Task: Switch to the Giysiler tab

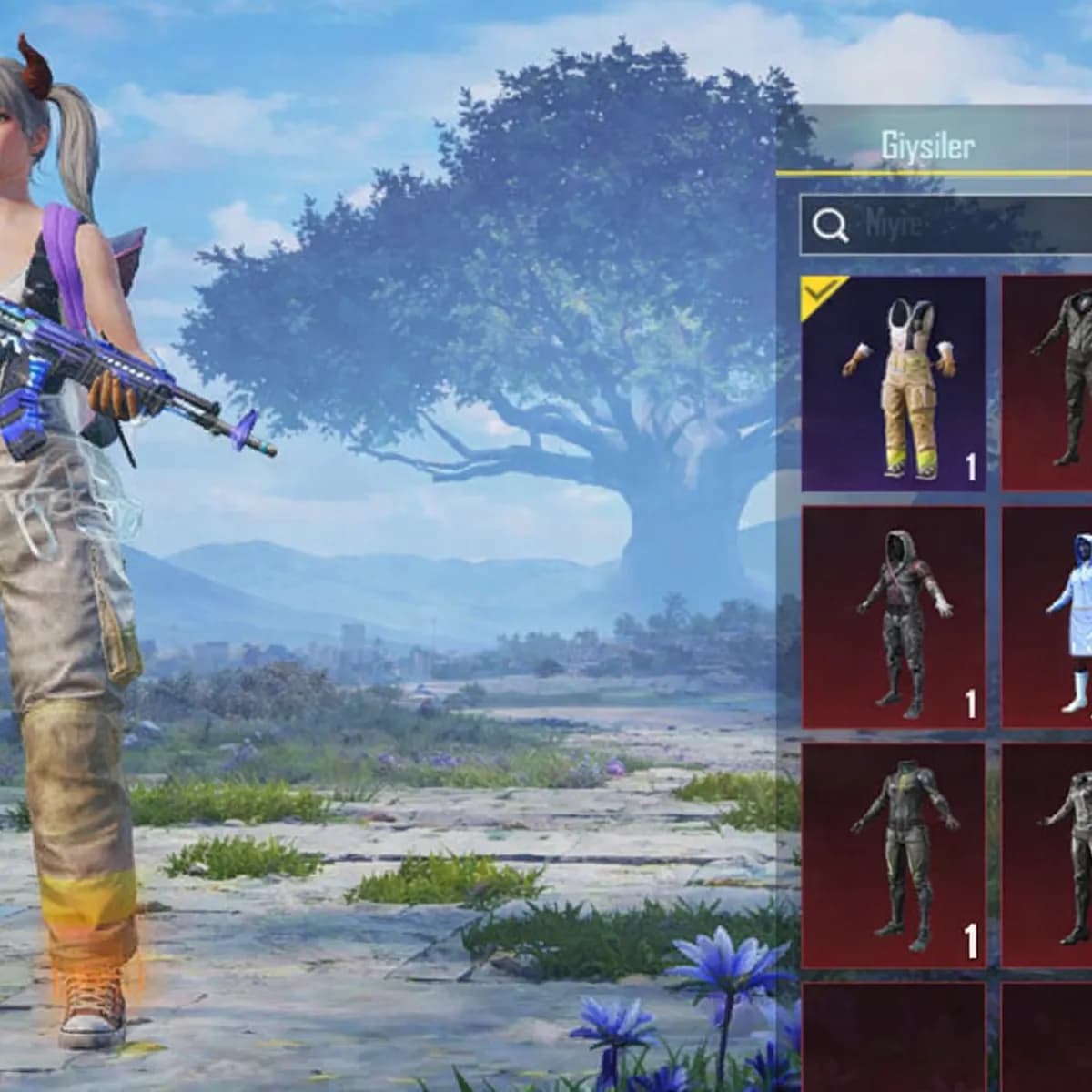Action: click(x=926, y=146)
